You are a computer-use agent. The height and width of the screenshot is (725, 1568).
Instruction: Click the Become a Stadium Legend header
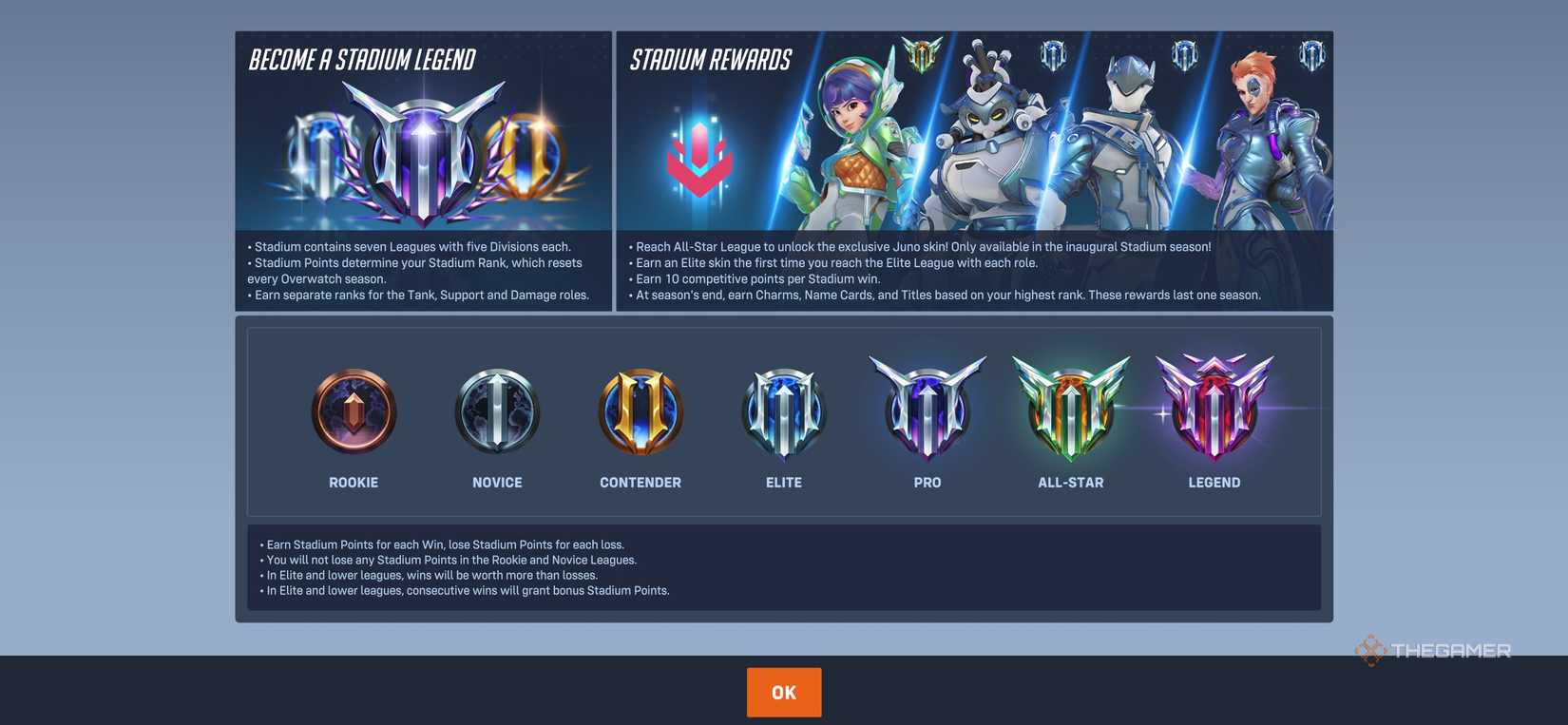pos(361,59)
